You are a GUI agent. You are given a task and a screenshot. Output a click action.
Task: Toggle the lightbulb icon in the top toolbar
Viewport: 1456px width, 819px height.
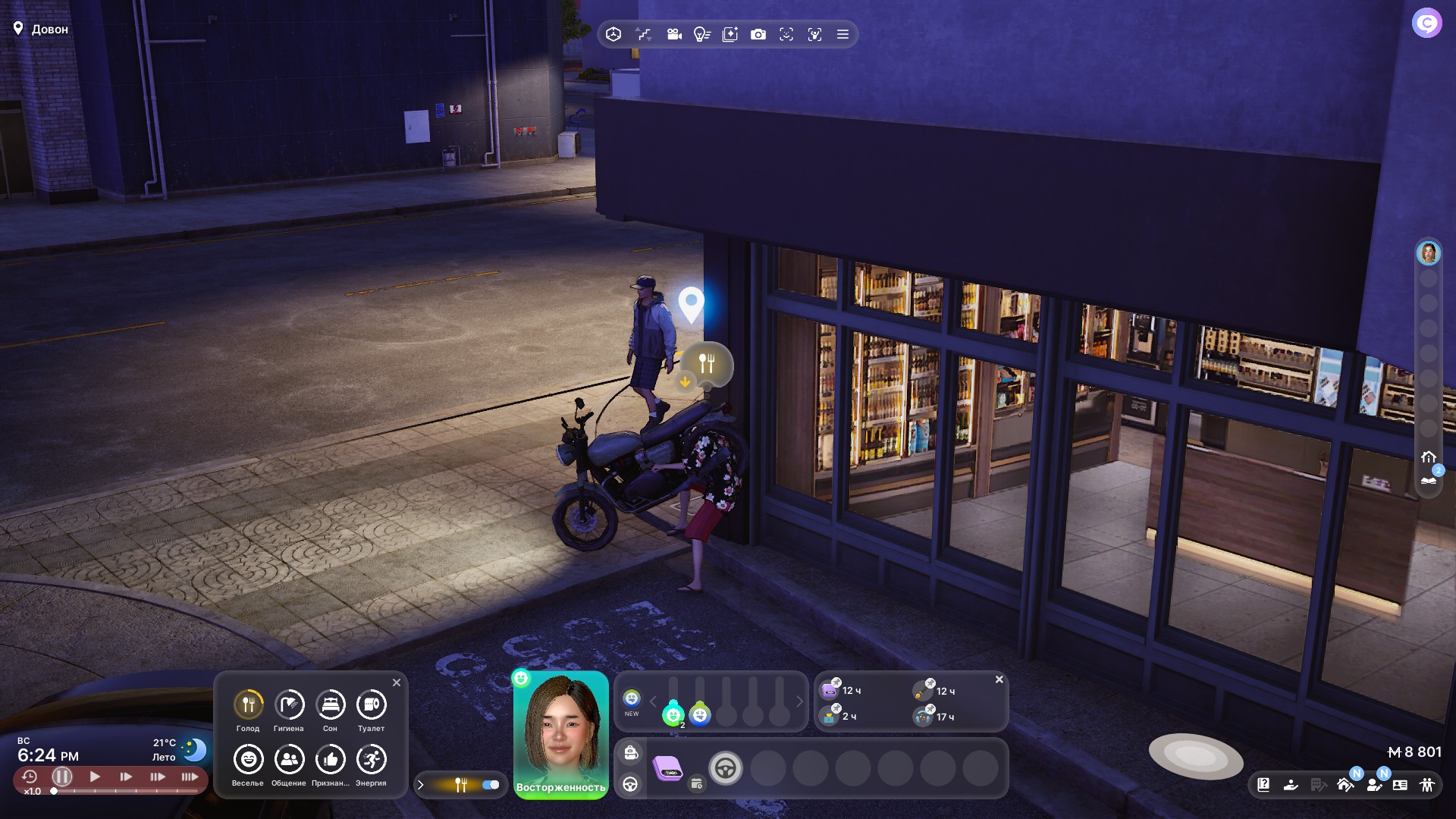pos(701,34)
